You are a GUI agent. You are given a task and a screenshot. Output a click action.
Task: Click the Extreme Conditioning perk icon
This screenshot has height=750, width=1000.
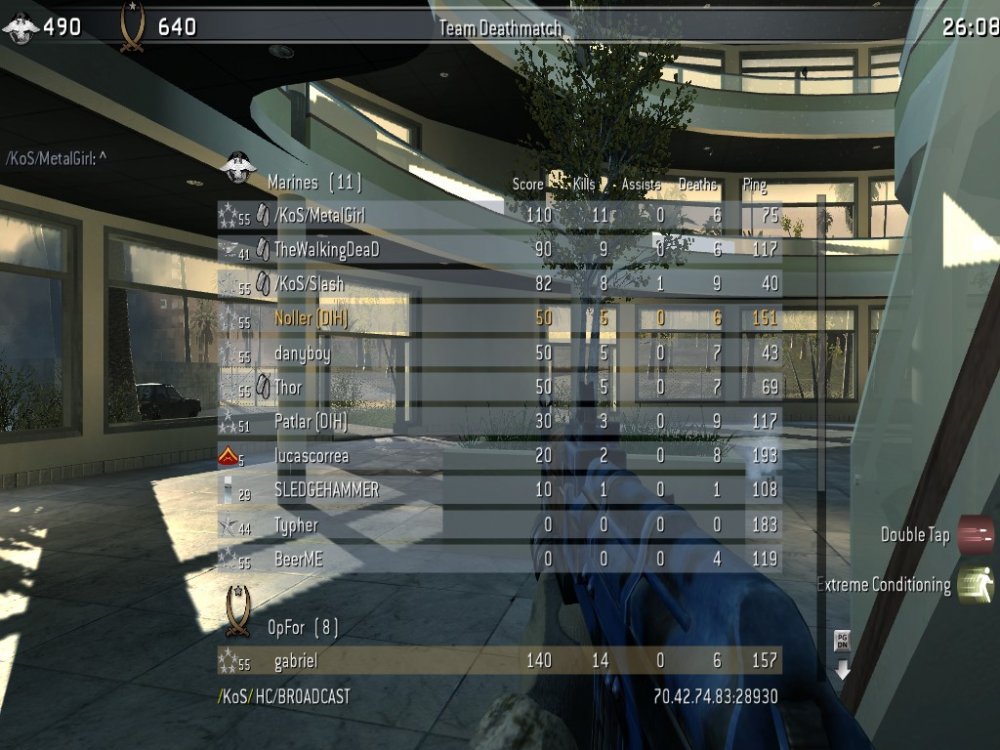click(975, 585)
